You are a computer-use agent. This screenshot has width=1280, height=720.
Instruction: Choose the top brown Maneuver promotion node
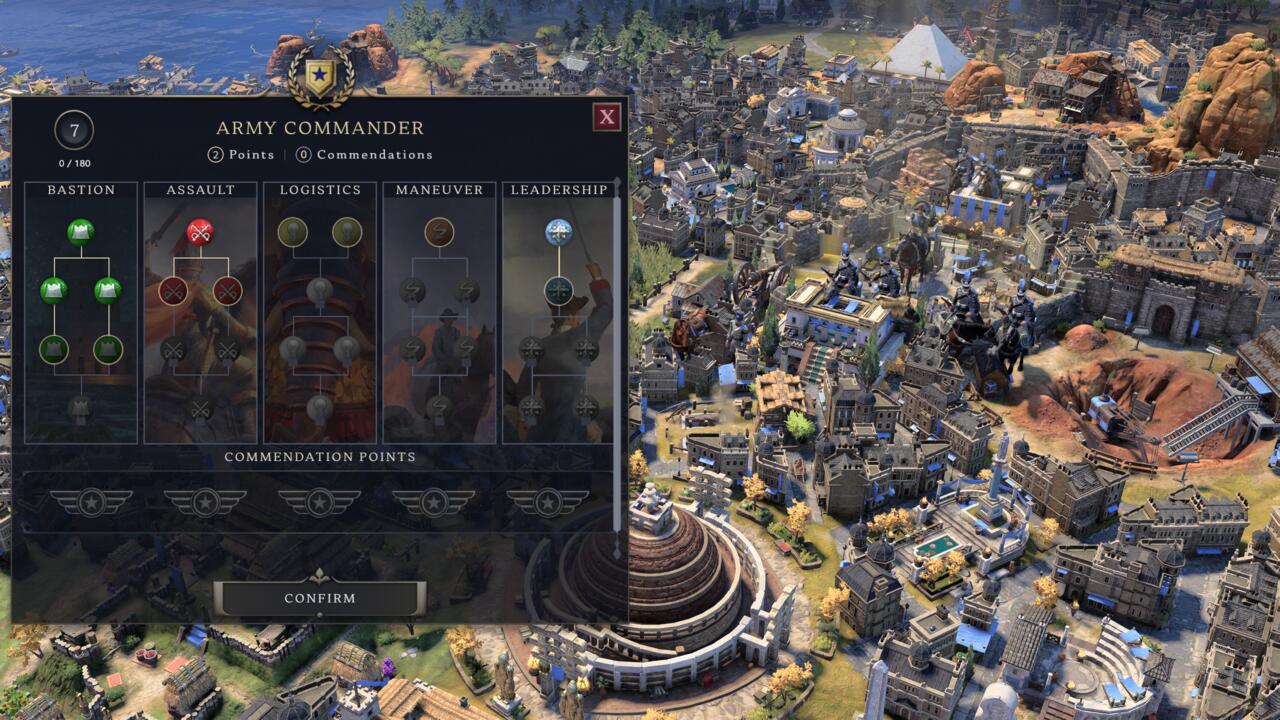click(x=439, y=232)
